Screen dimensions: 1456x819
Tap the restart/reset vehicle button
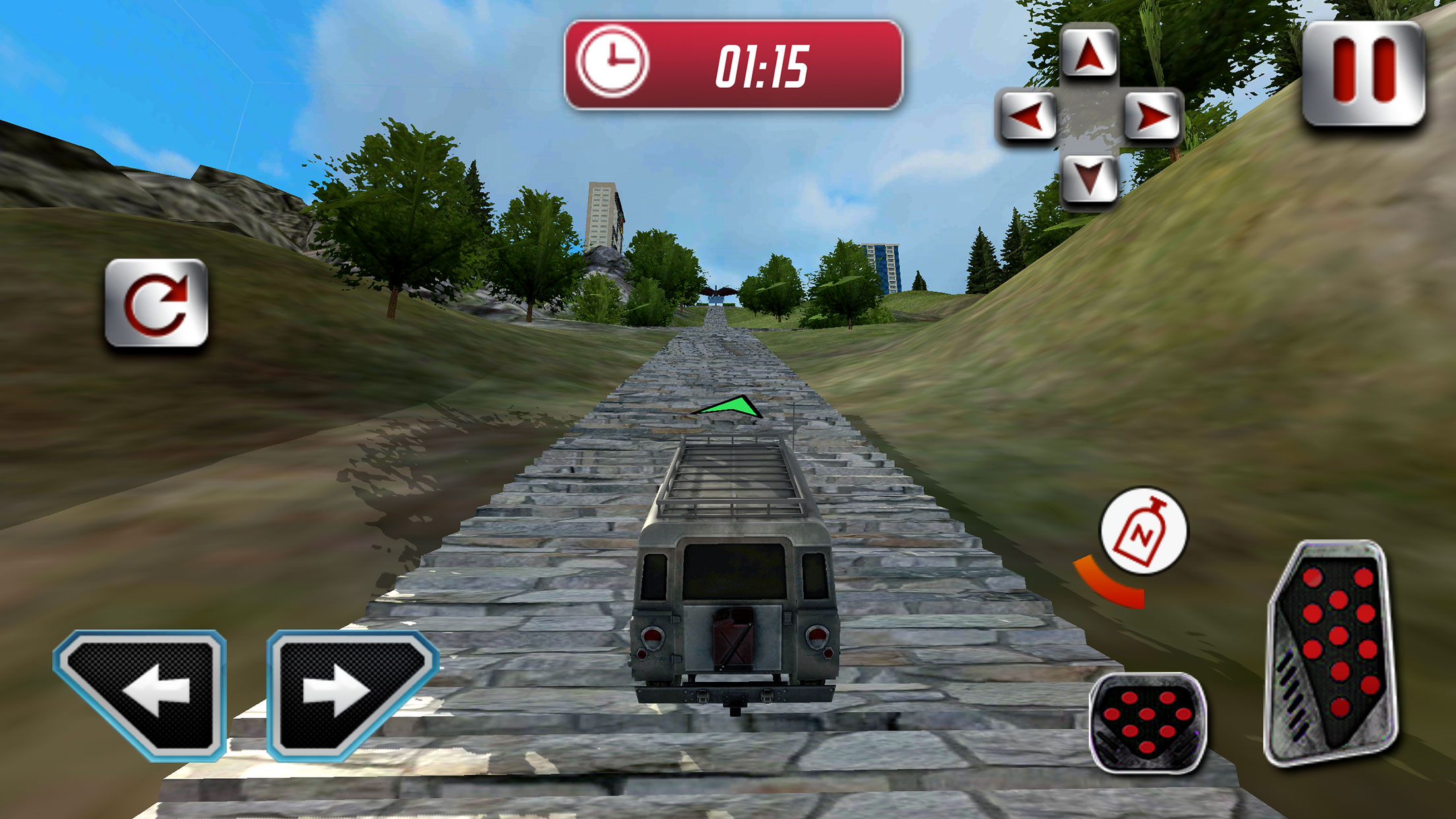(x=156, y=303)
